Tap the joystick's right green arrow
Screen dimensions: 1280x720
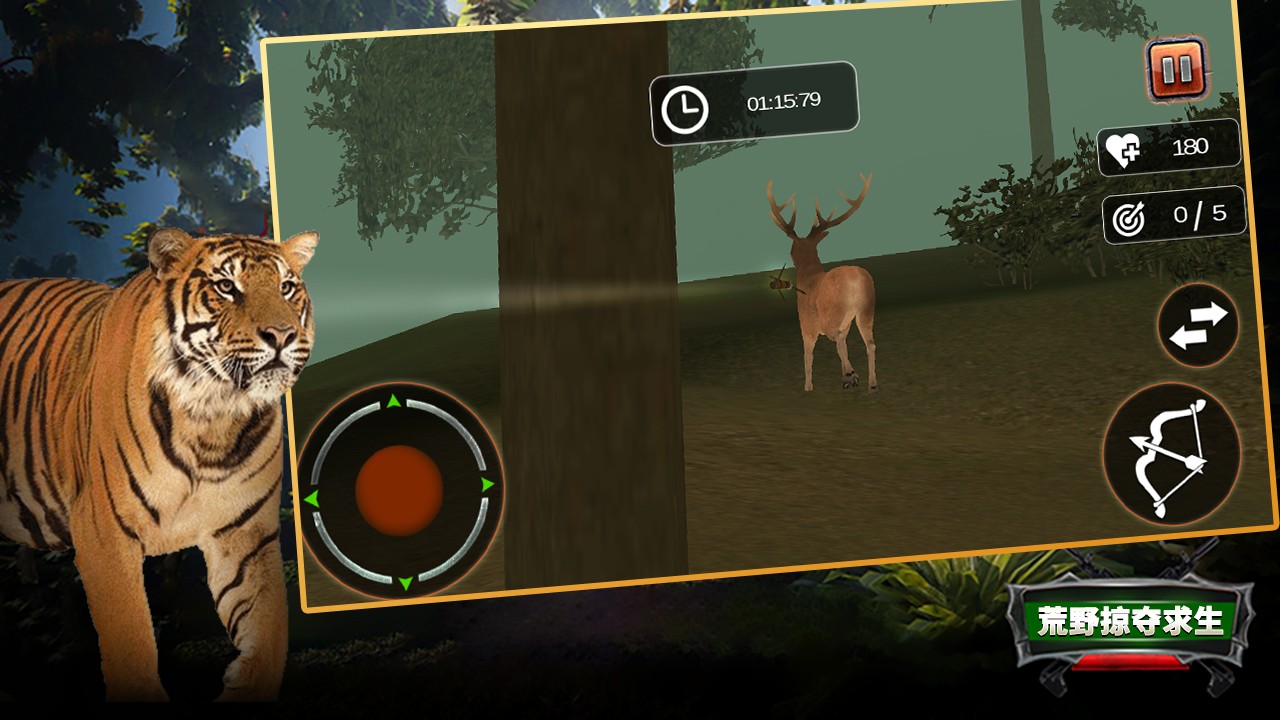(488, 485)
